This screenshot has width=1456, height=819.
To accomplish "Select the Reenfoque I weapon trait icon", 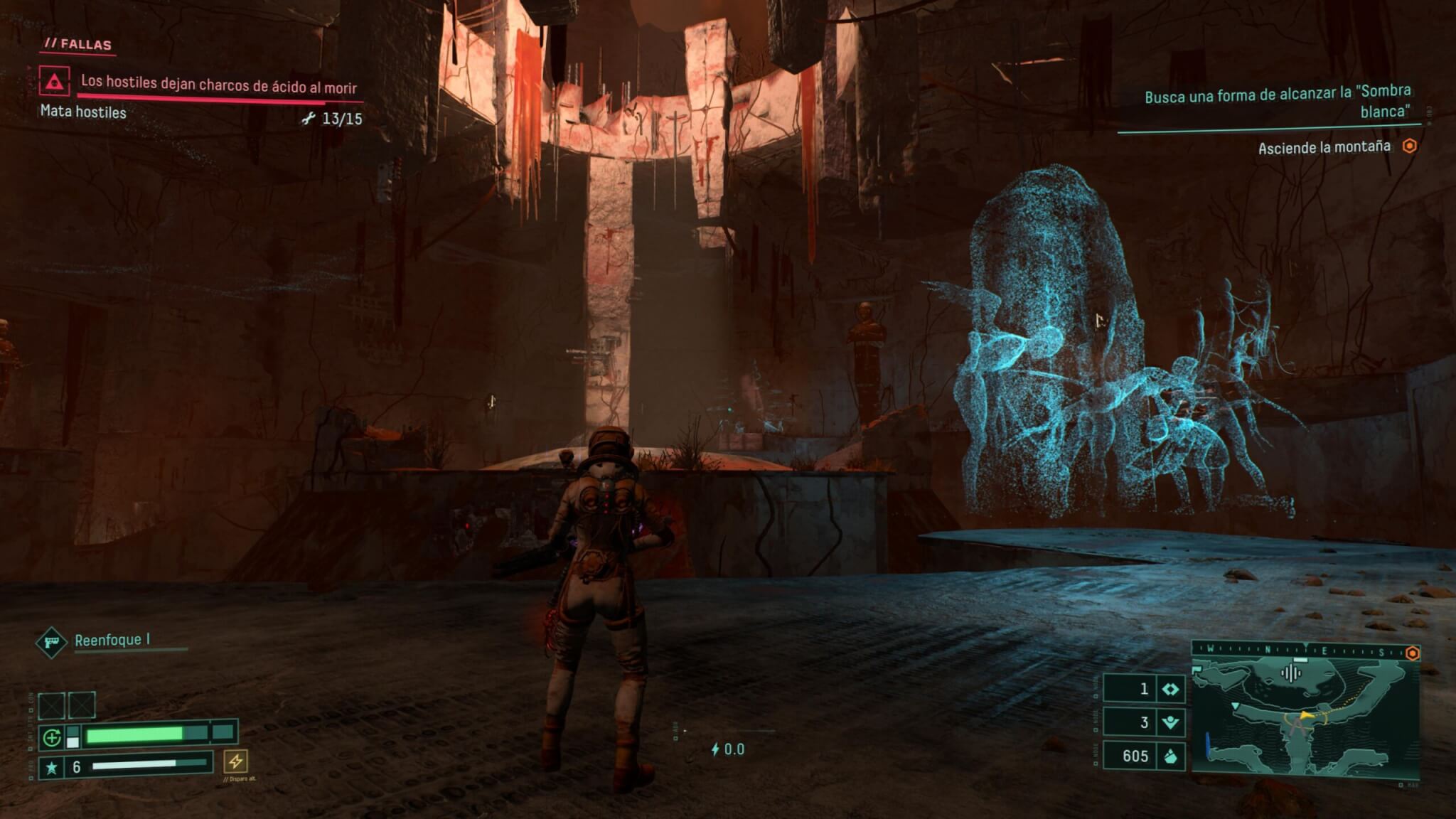I will click(51, 643).
